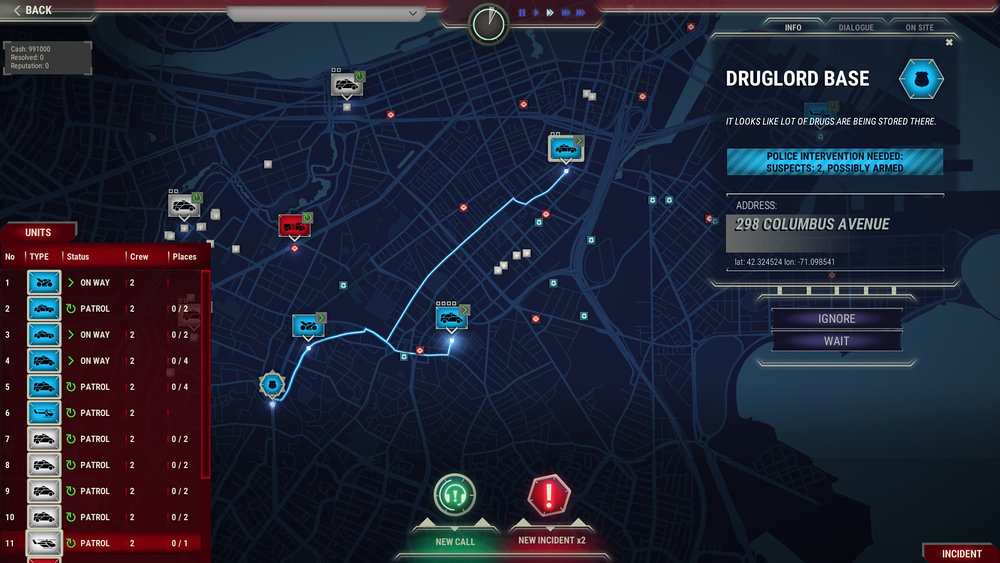Click the Druglord Base hexagon map marker

pyautogui.click(x=271, y=384)
